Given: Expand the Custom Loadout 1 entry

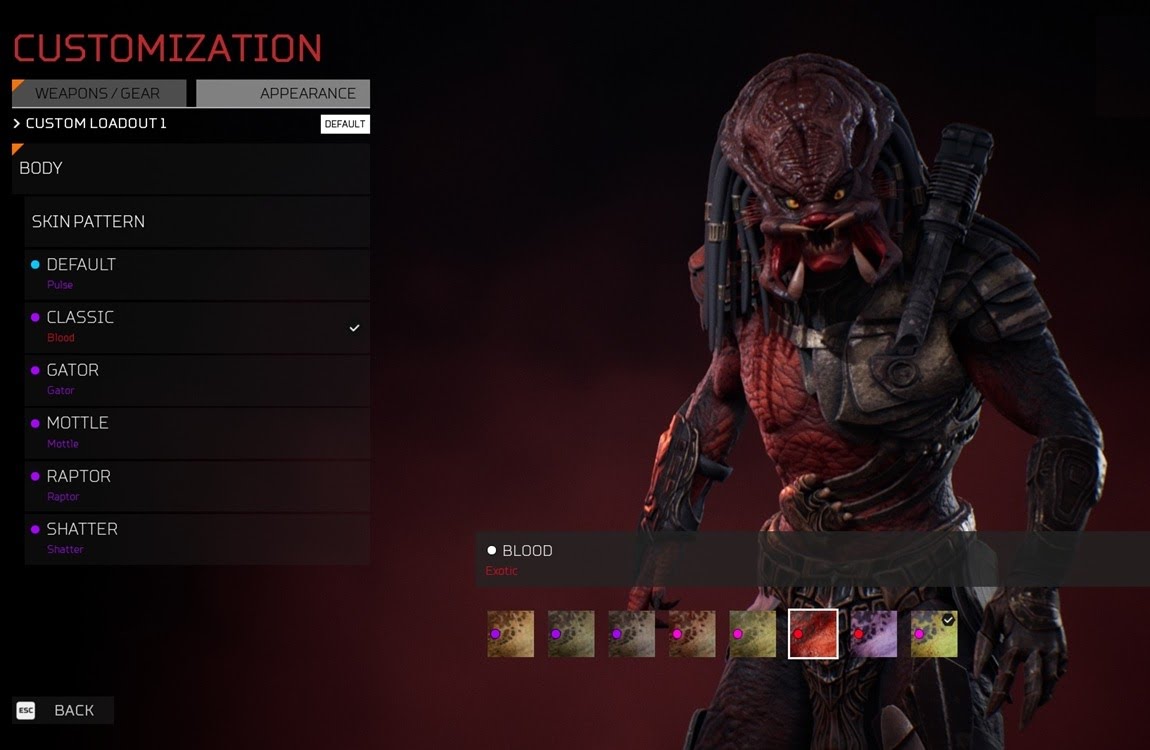Looking at the screenshot, I should click(90, 124).
